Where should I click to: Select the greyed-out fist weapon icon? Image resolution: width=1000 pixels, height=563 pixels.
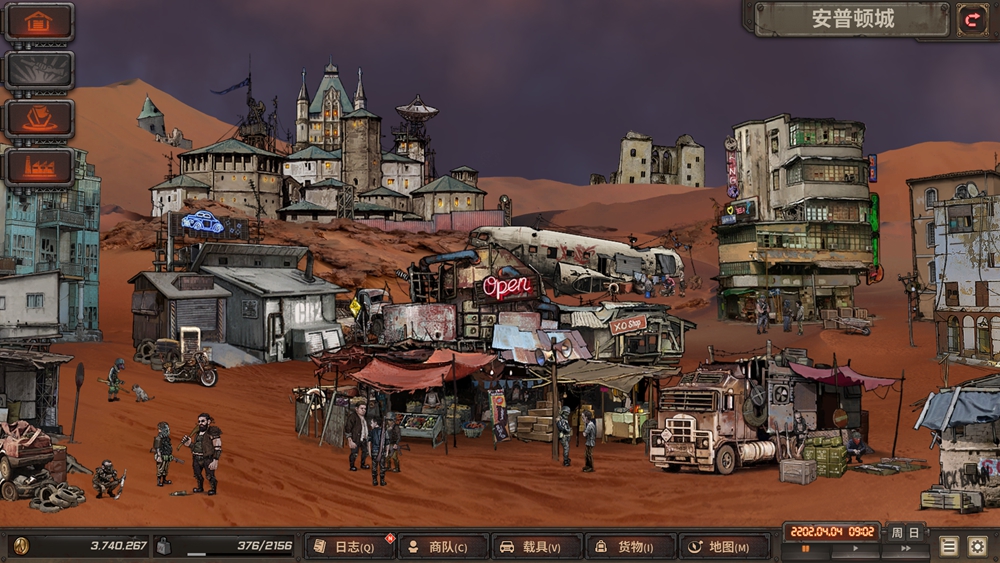[x=39, y=70]
